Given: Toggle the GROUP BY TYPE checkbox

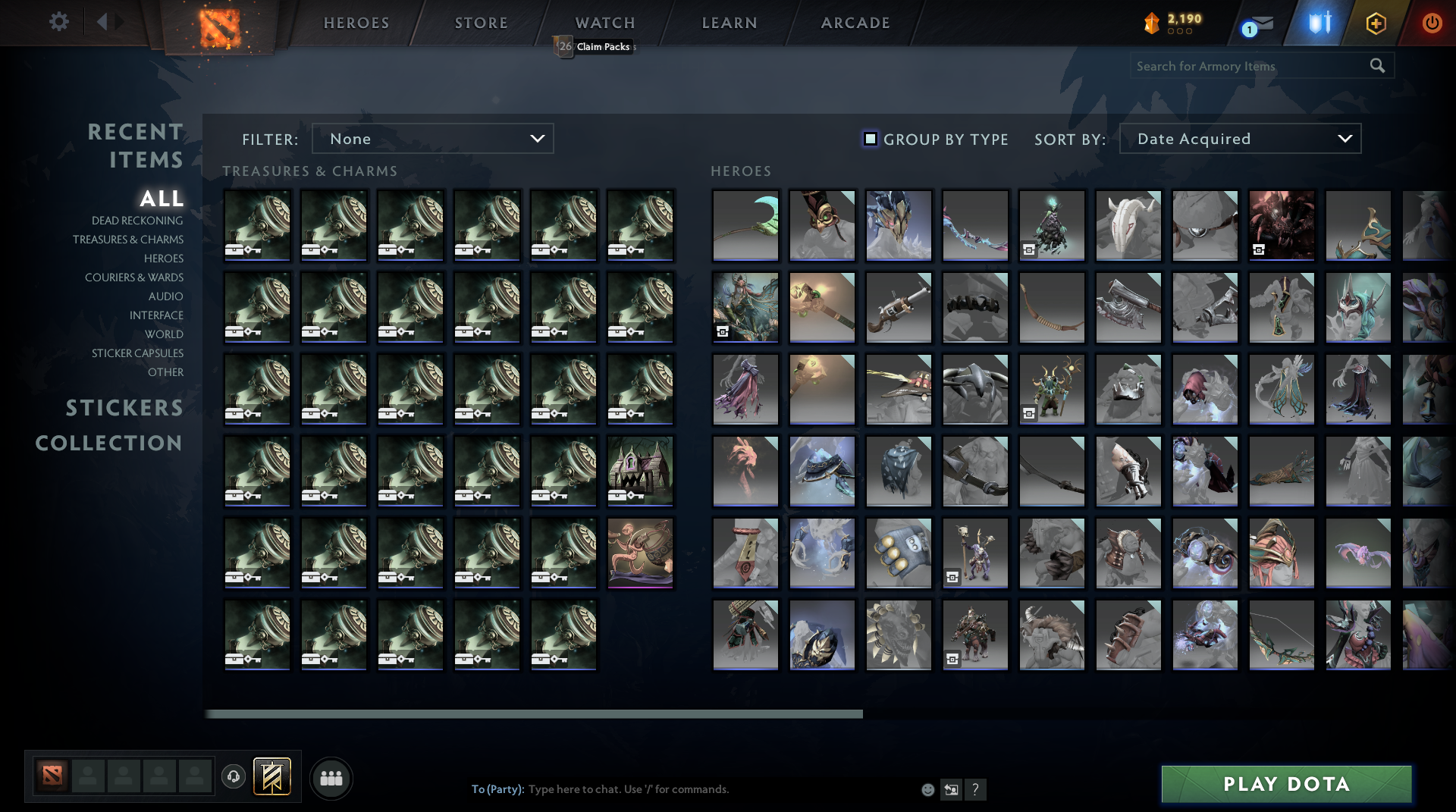Looking at the screenshot, I should pyautogui.click(x=869, y=139).
